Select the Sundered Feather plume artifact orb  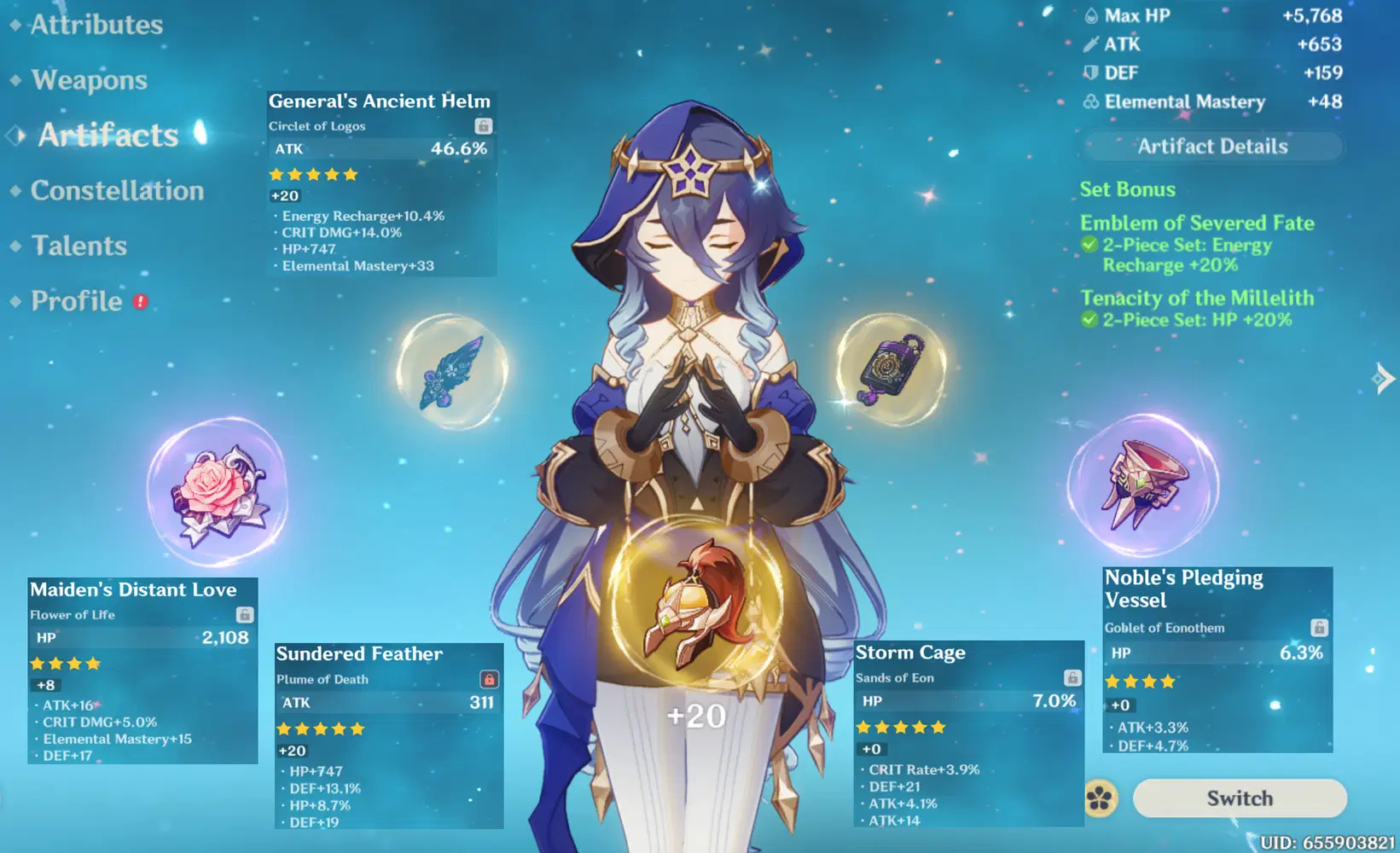pyautogui.click(x=452, y=373)
